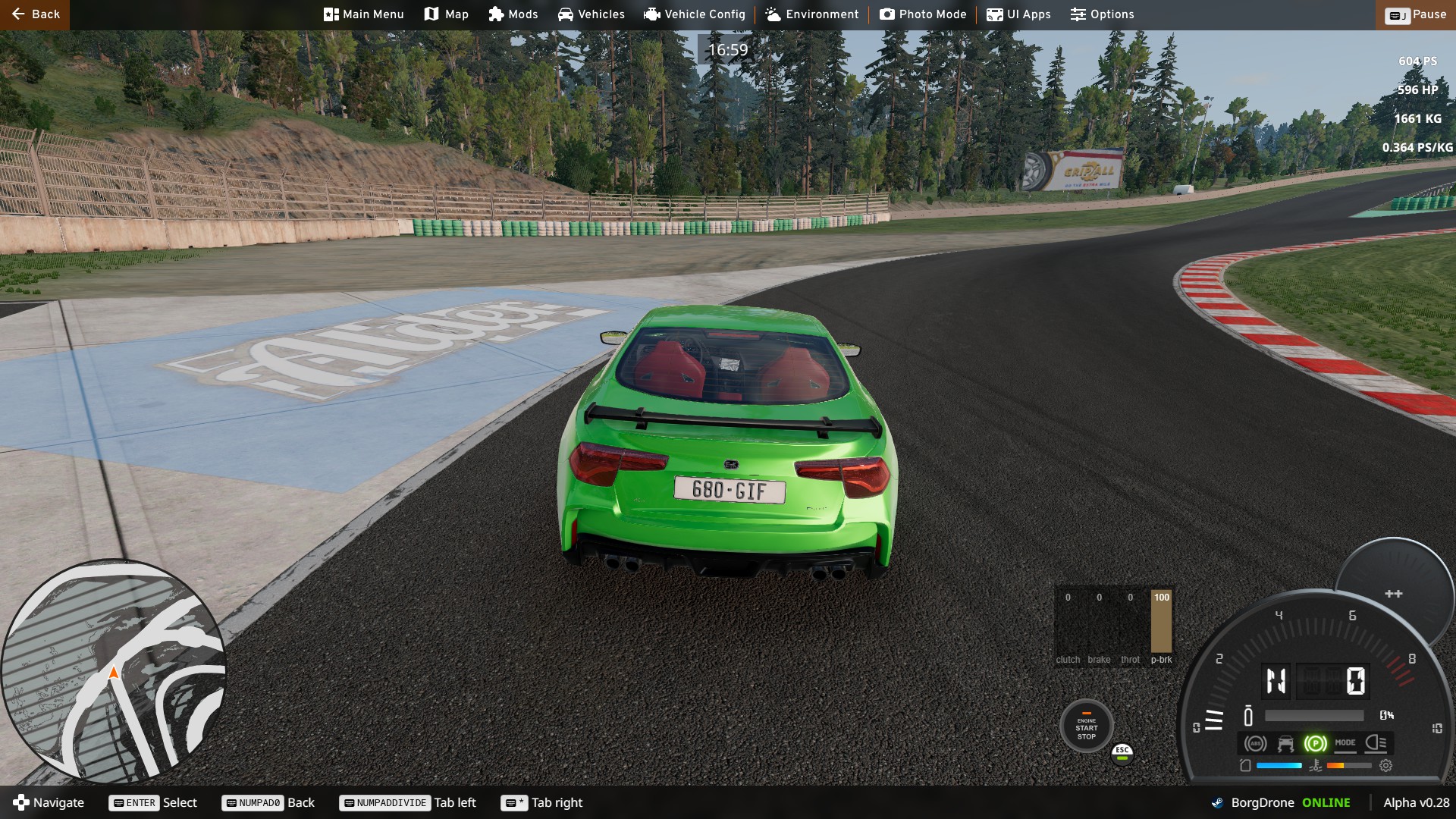Open the UI Apps editor

1018,14
